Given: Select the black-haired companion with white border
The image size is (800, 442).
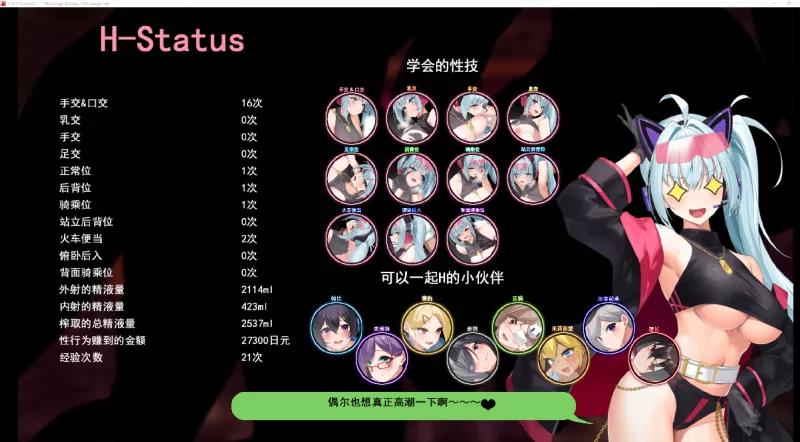Looking at the screenshot, I should point(471,357).
